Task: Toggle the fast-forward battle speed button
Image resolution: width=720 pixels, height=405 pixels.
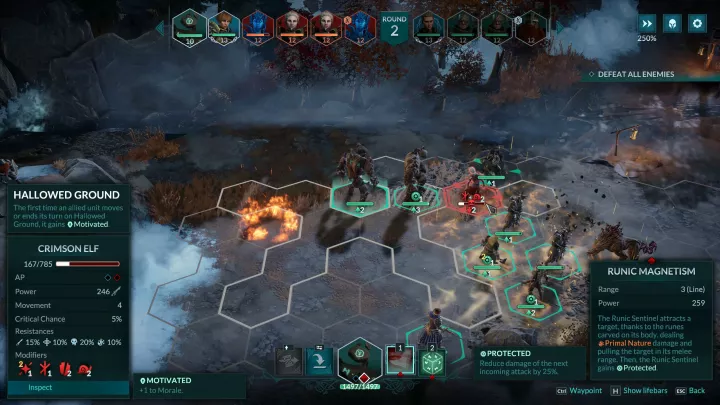Action: tap(648, 23)
